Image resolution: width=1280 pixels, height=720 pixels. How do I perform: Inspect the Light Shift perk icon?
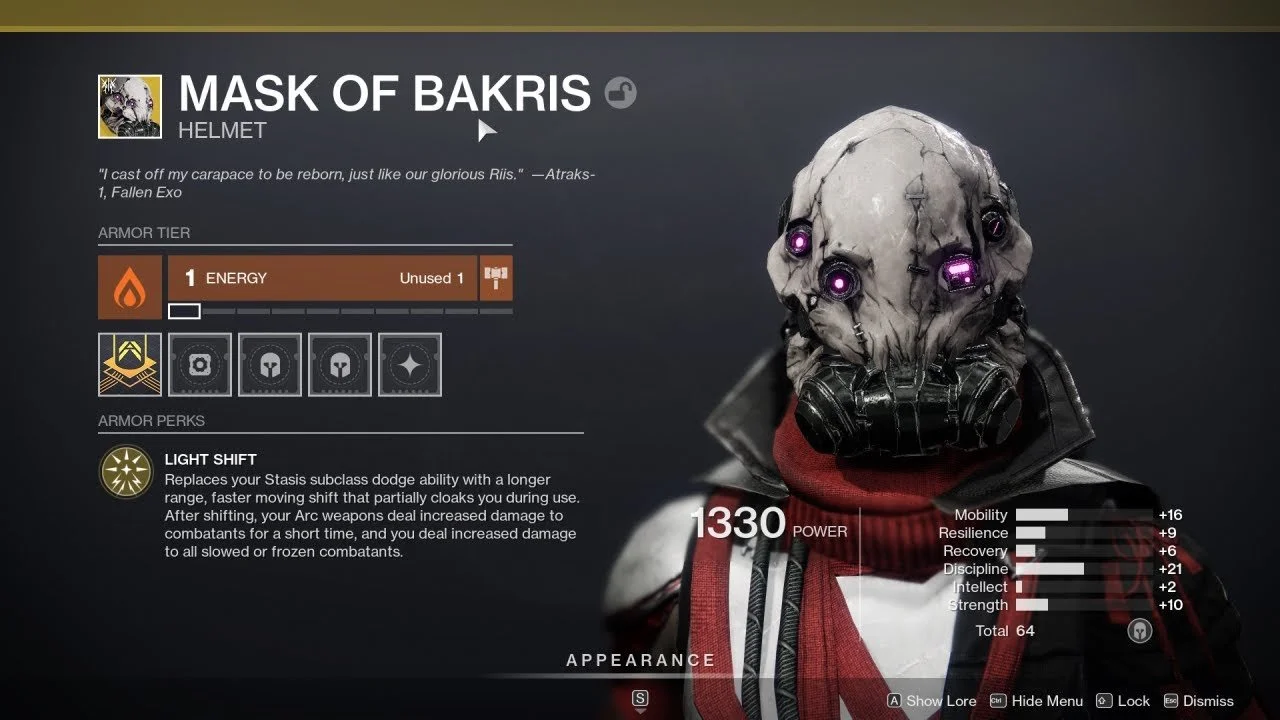[126, 472]
